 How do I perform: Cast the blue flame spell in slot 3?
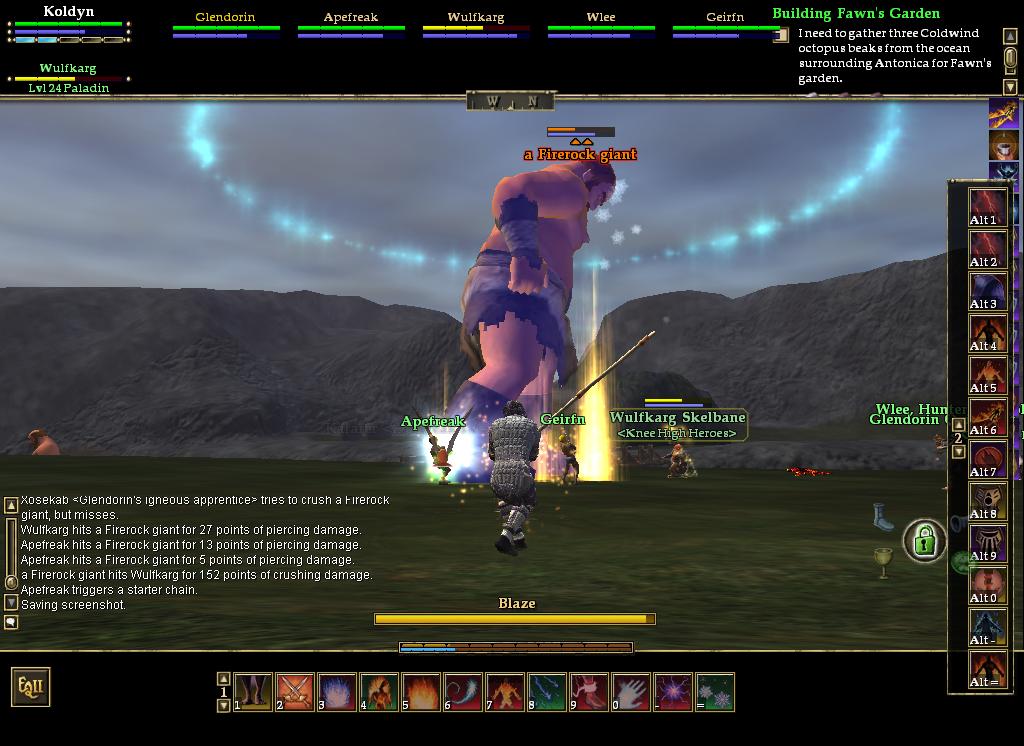click(337, 691)
